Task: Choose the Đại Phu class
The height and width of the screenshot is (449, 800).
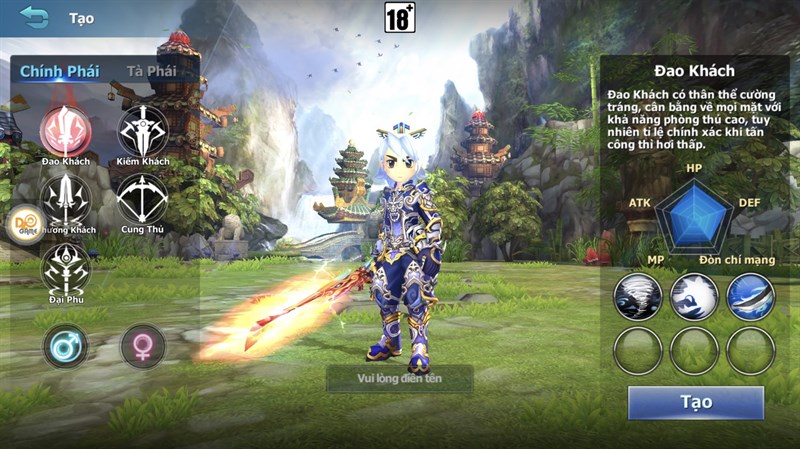Action: pos(66,267)
